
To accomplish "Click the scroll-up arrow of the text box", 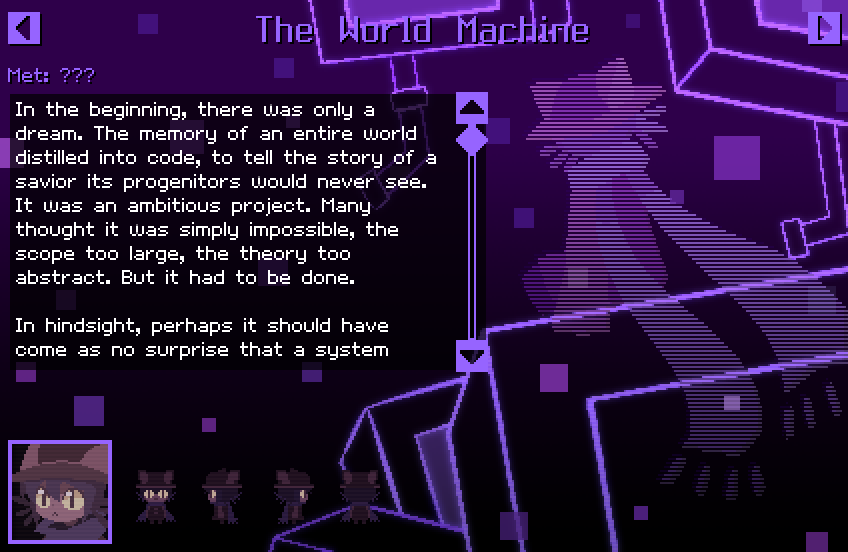I will (x=472, y=107).
